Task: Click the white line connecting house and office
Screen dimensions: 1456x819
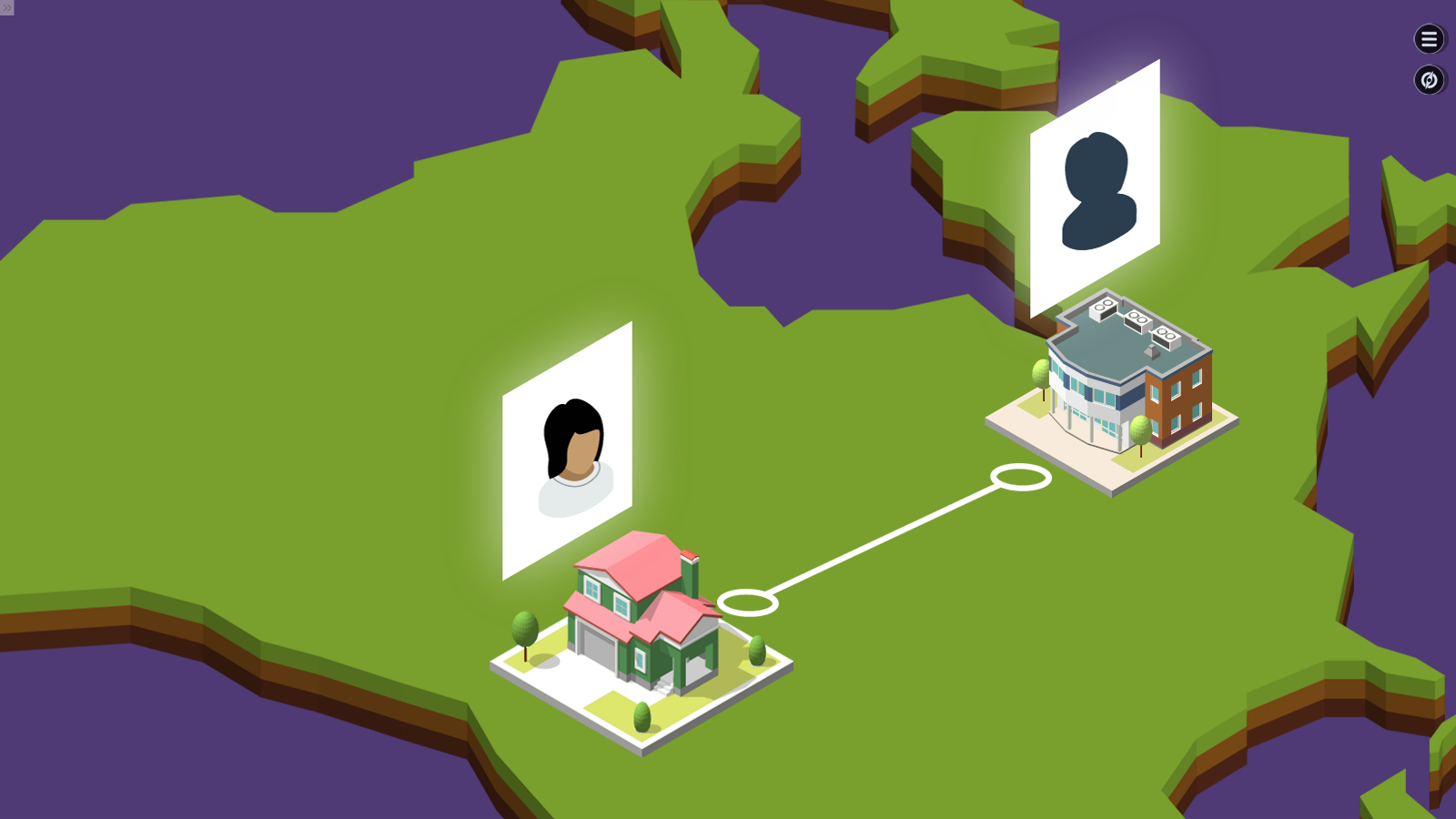Action: pos(883,539)
